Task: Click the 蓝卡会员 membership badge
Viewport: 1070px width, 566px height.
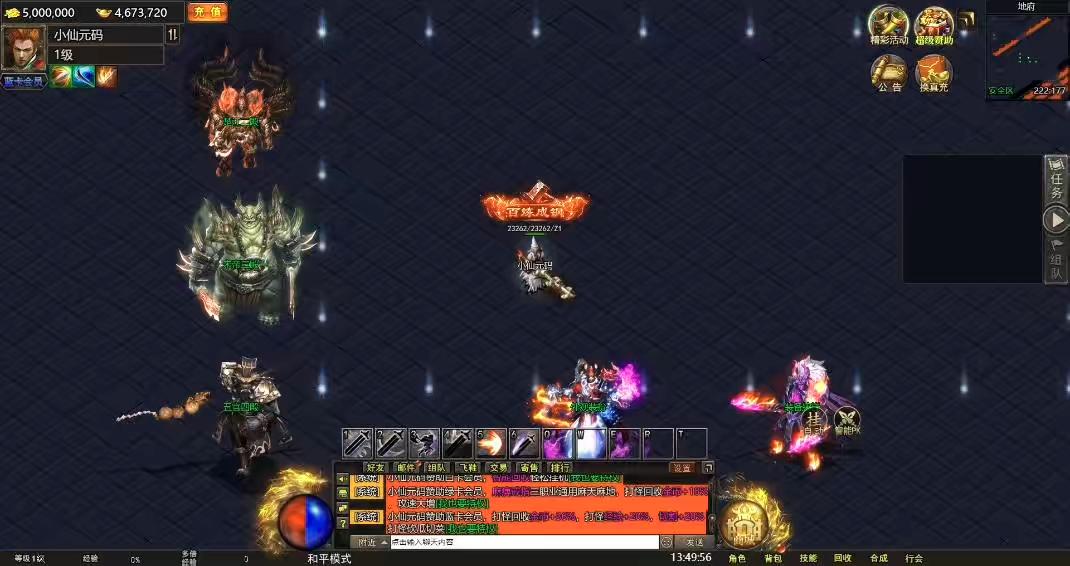Action: coord(23,81)
